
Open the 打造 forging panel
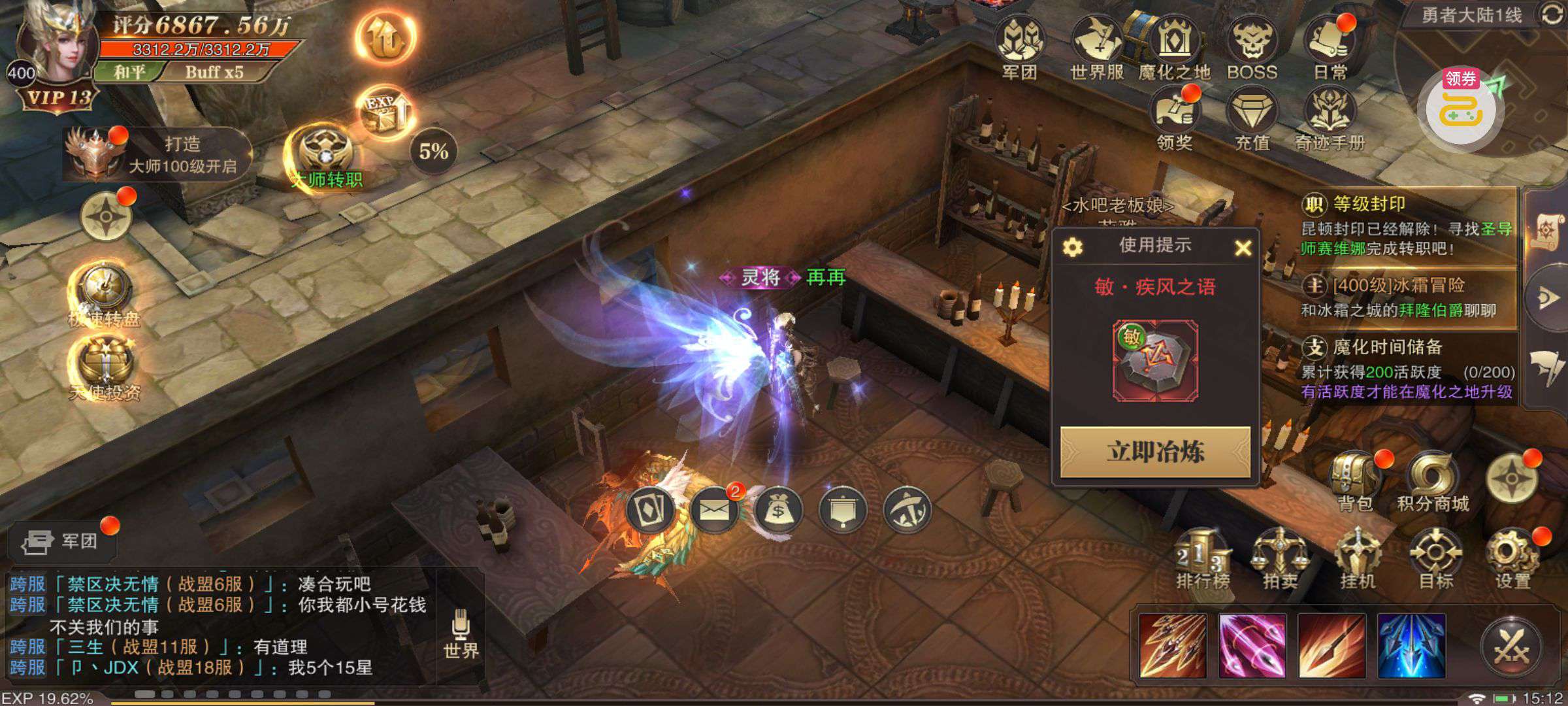(157, 154)
